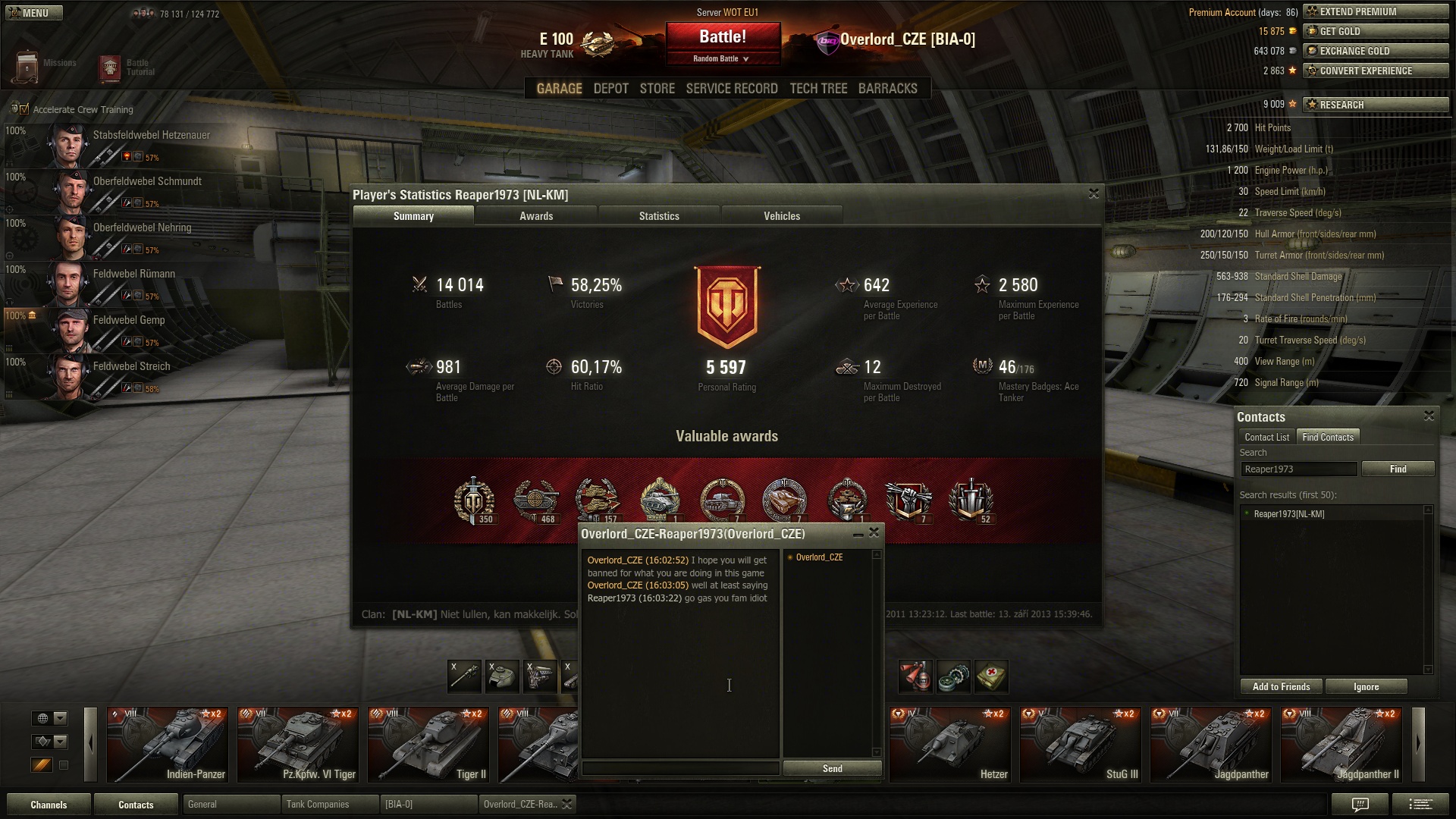
Task: Open the Depot section
Action: 610,89
